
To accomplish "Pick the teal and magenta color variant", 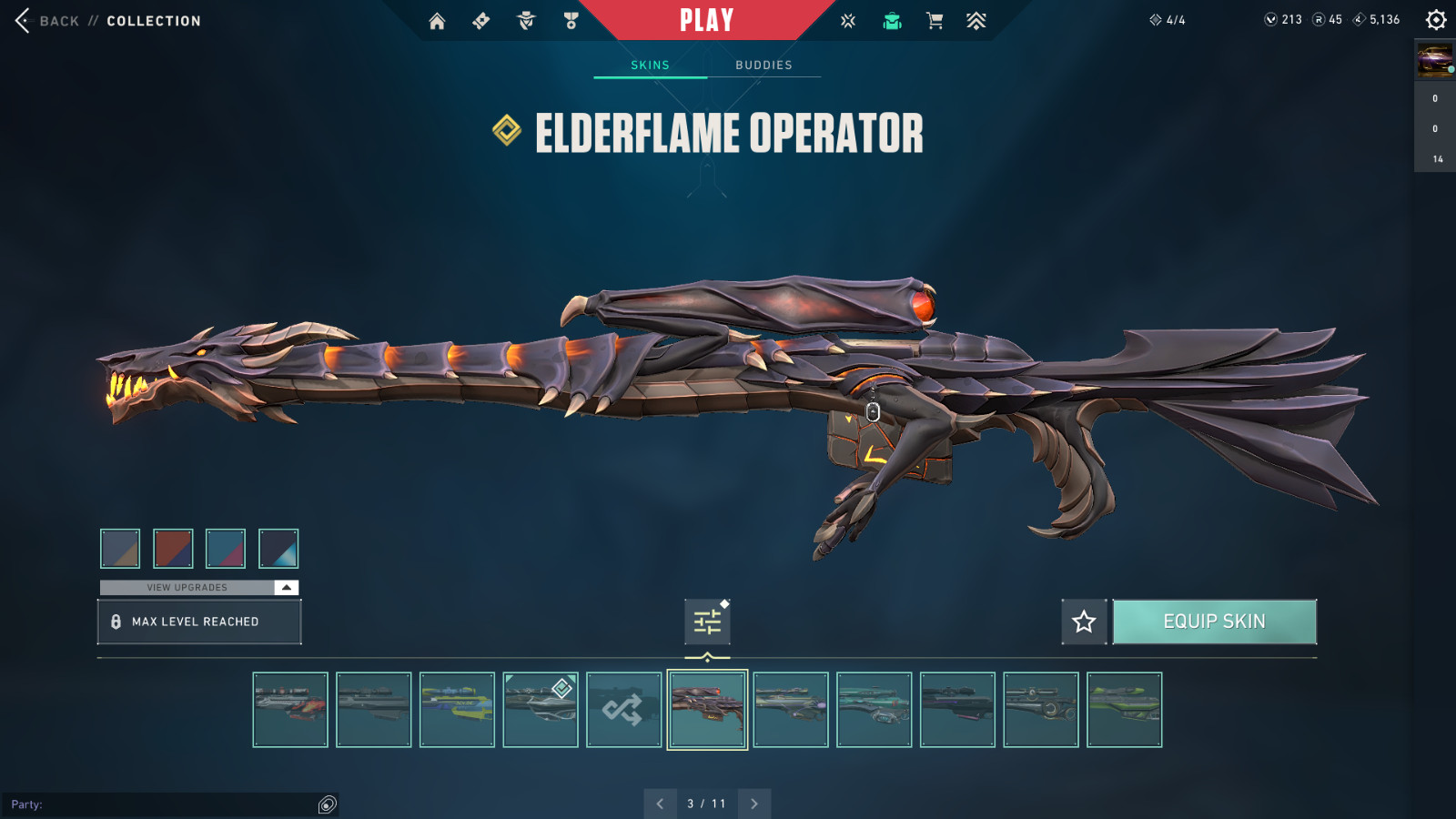I will (226, 548).
